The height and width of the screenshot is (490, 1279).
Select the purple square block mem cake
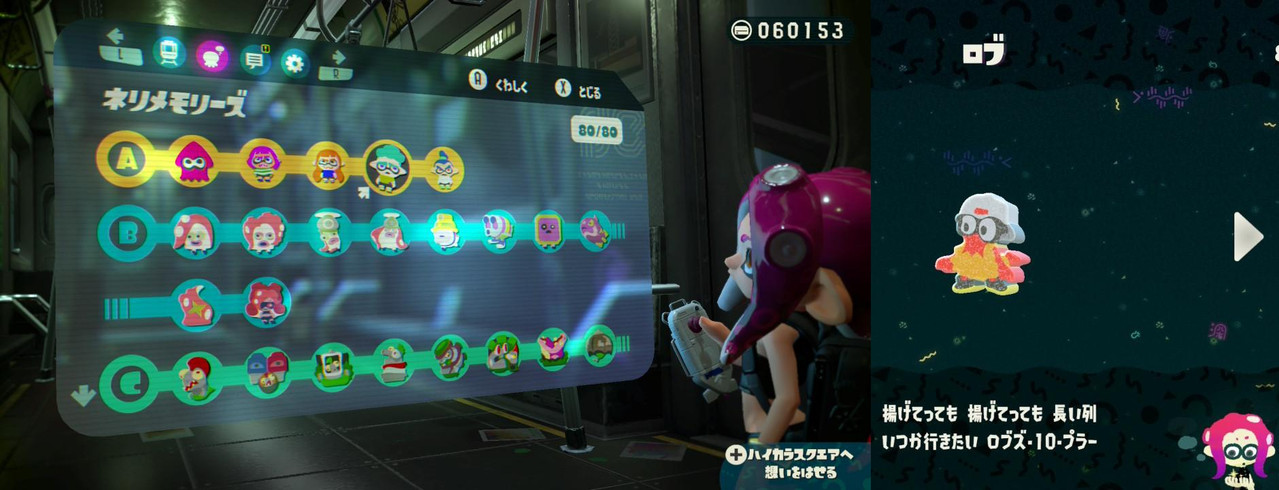pyautogui.click(x=548, y=231)
